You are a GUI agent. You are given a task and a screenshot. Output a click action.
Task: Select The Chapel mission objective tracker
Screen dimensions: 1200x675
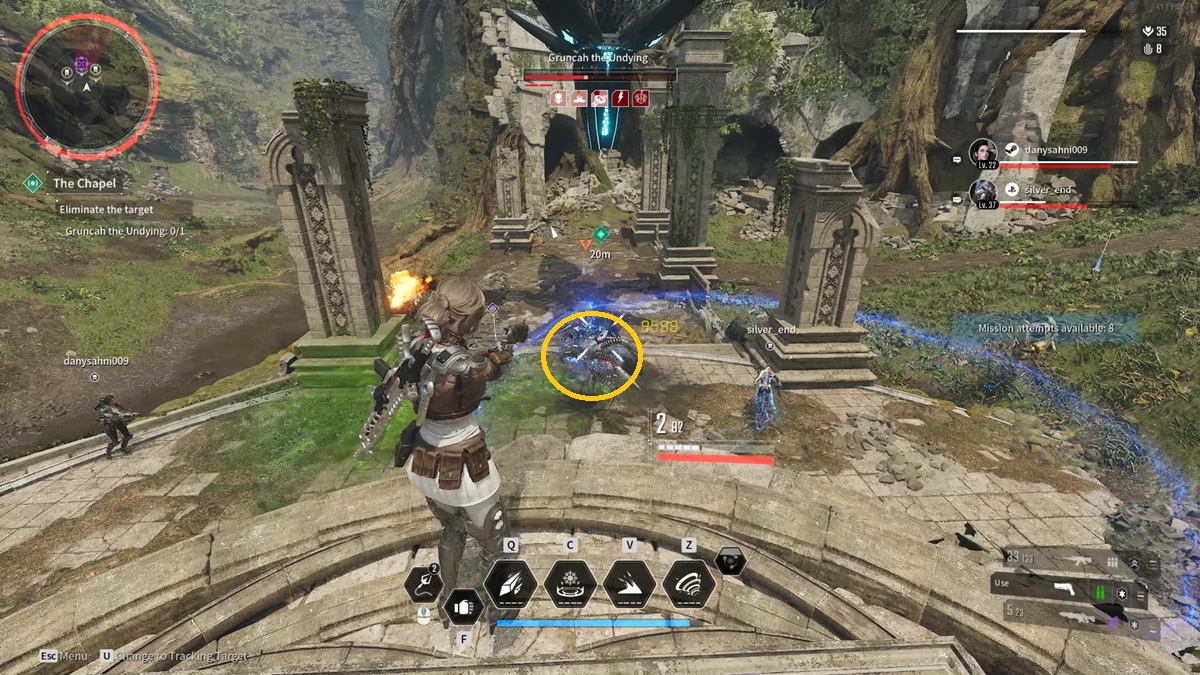pyautogui.click(x=84, y=183)
